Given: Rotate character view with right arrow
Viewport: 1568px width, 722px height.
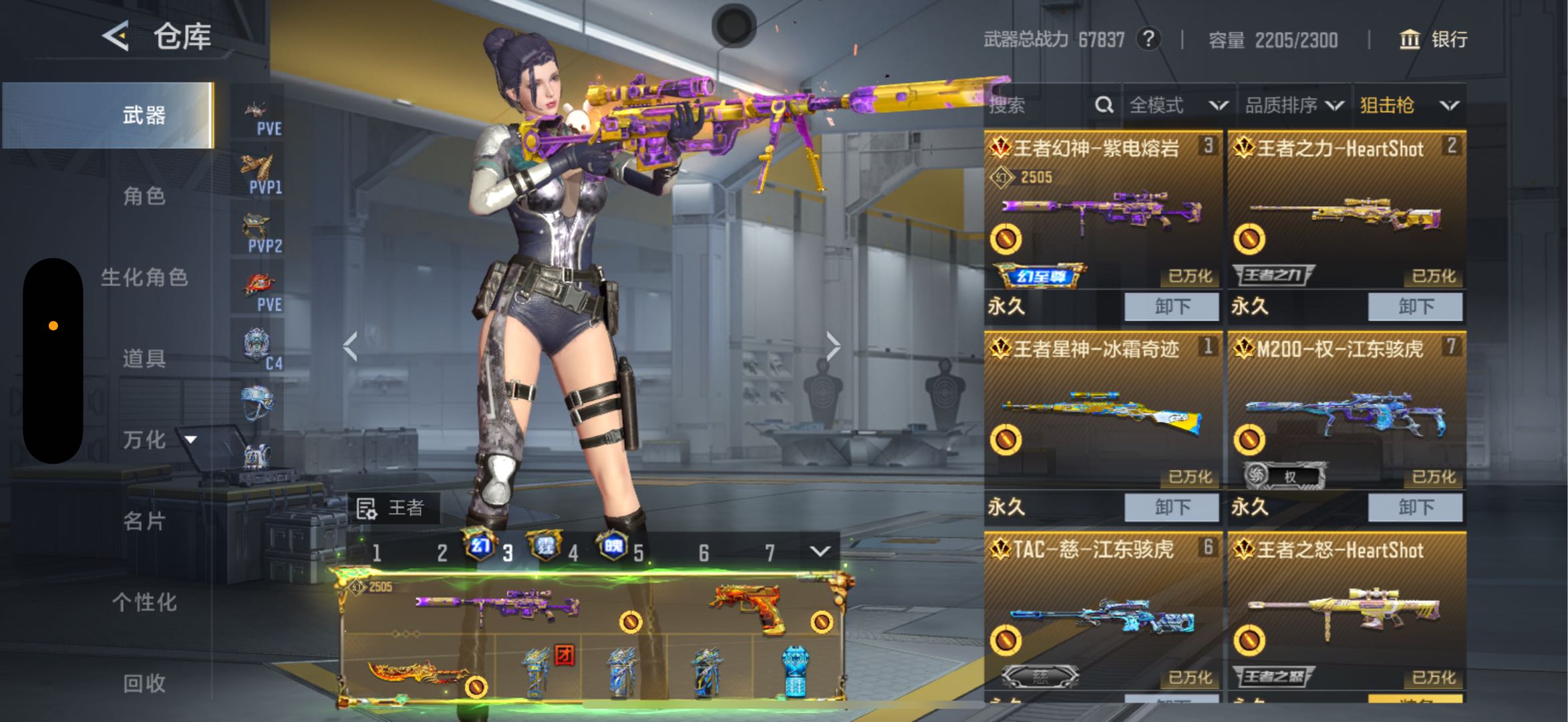Looking at the screenshot, I should (833, 346).
